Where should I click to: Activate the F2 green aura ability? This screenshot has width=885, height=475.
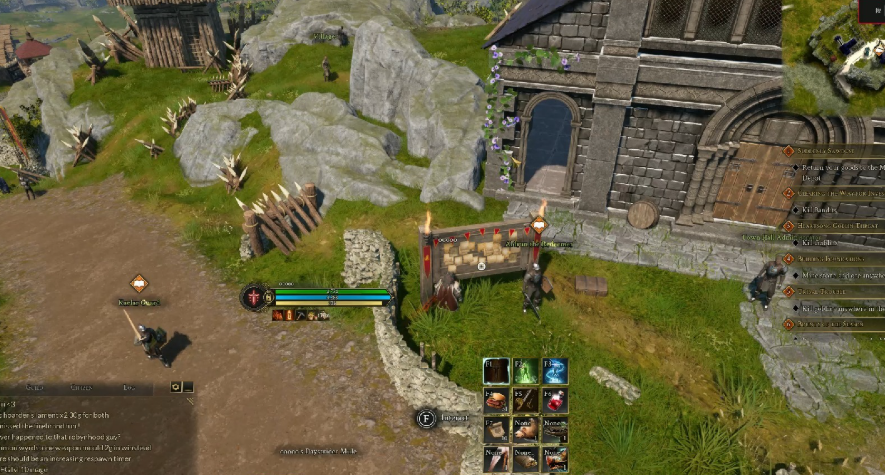(526, 371)
